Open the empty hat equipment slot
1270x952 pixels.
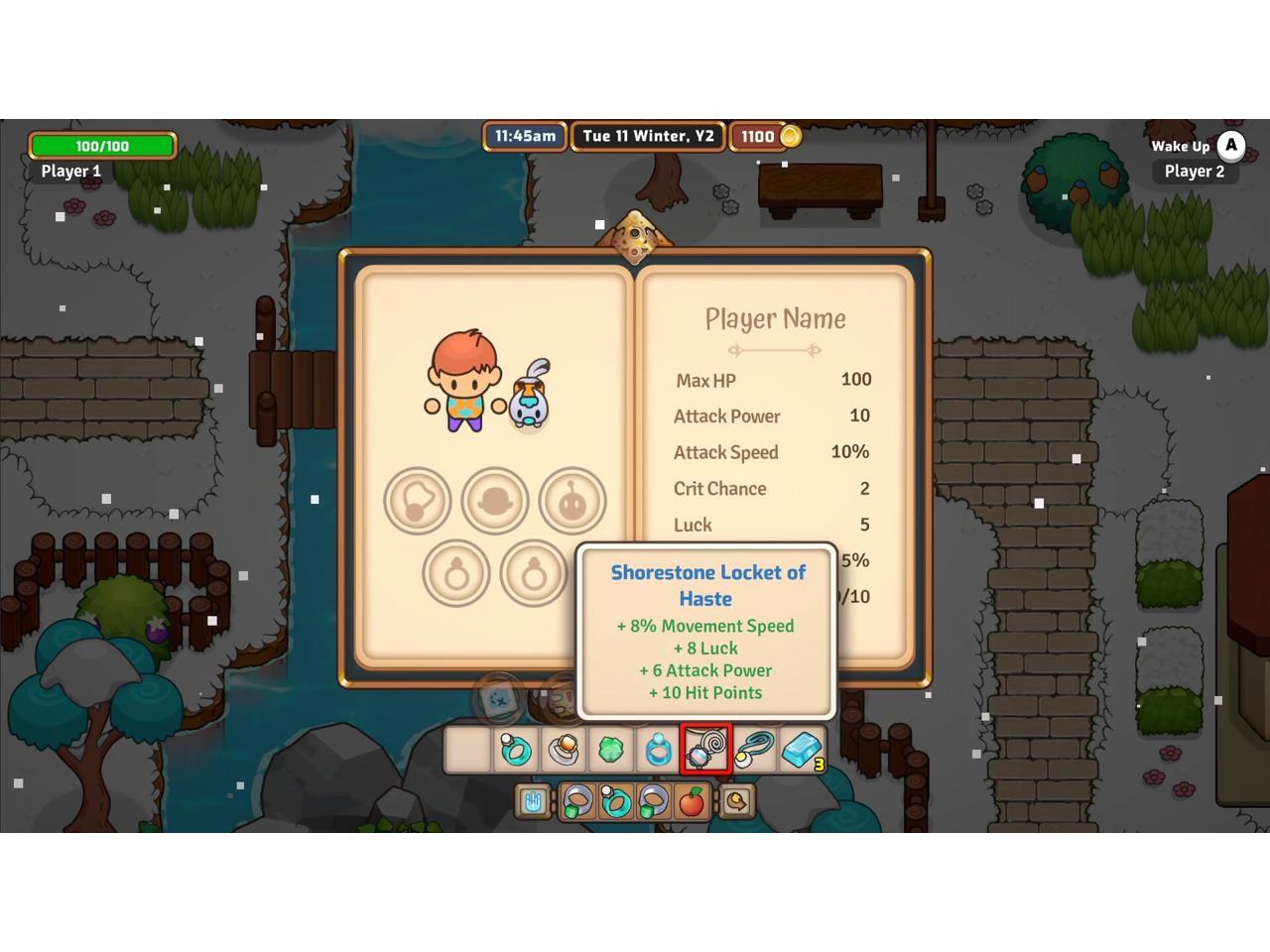495,501
